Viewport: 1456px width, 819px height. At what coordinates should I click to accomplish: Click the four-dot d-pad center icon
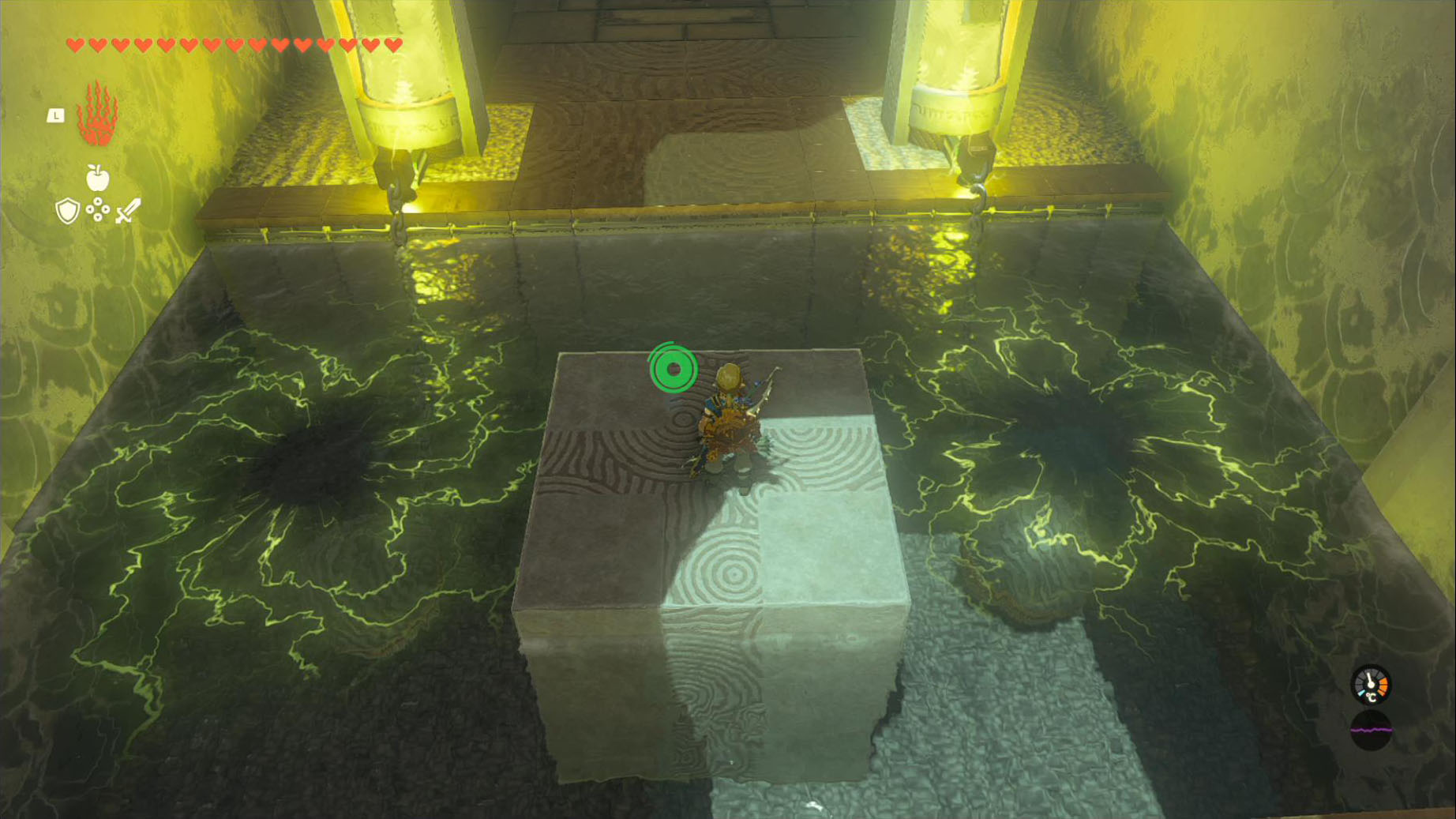pos(98,210)
